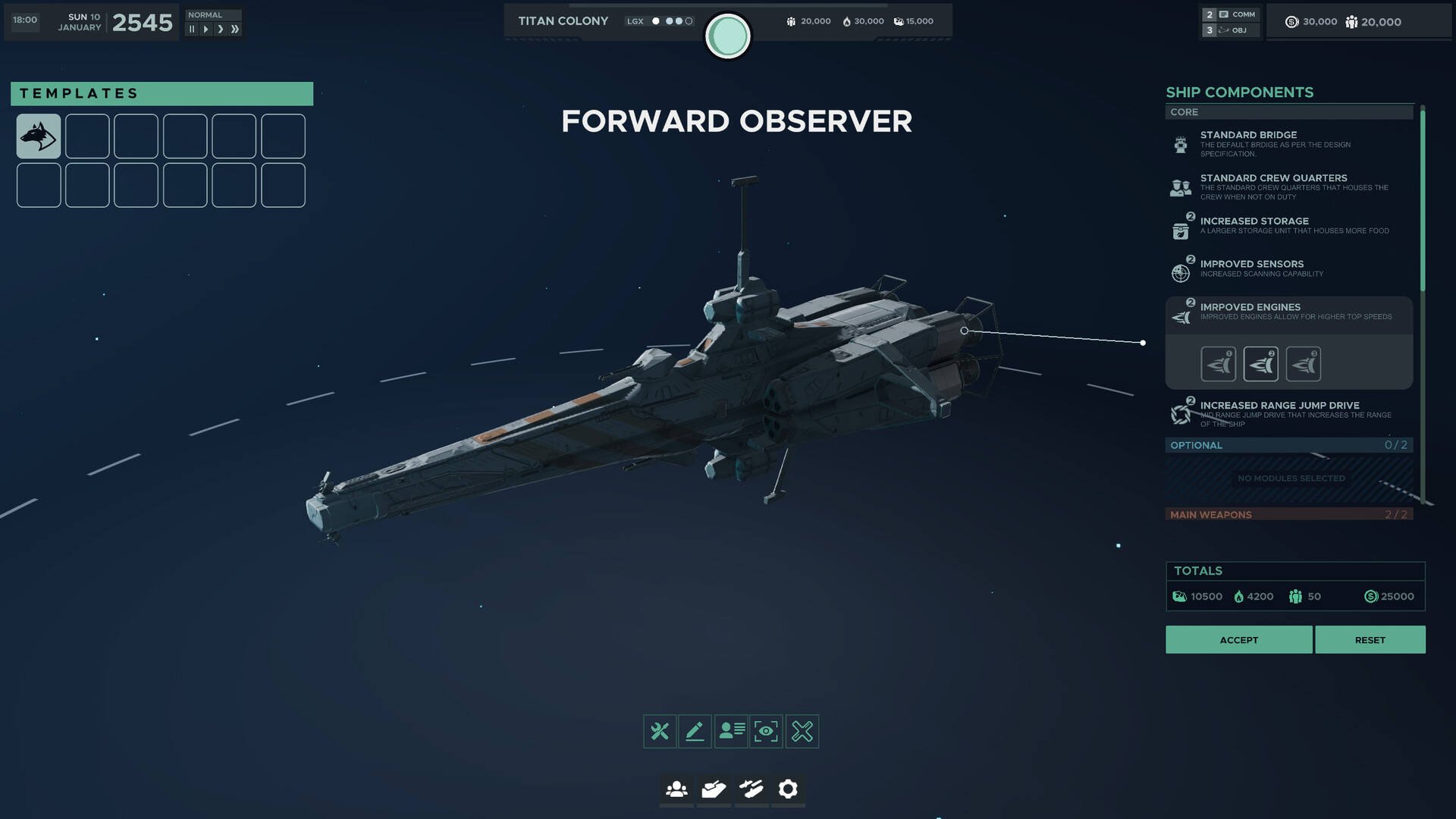Image resolution: width=1456 pixels, height=819 pixels.
Task: Open the settings gear icon at the bottom
Action: pyautogui.click(x=789, y=789)
